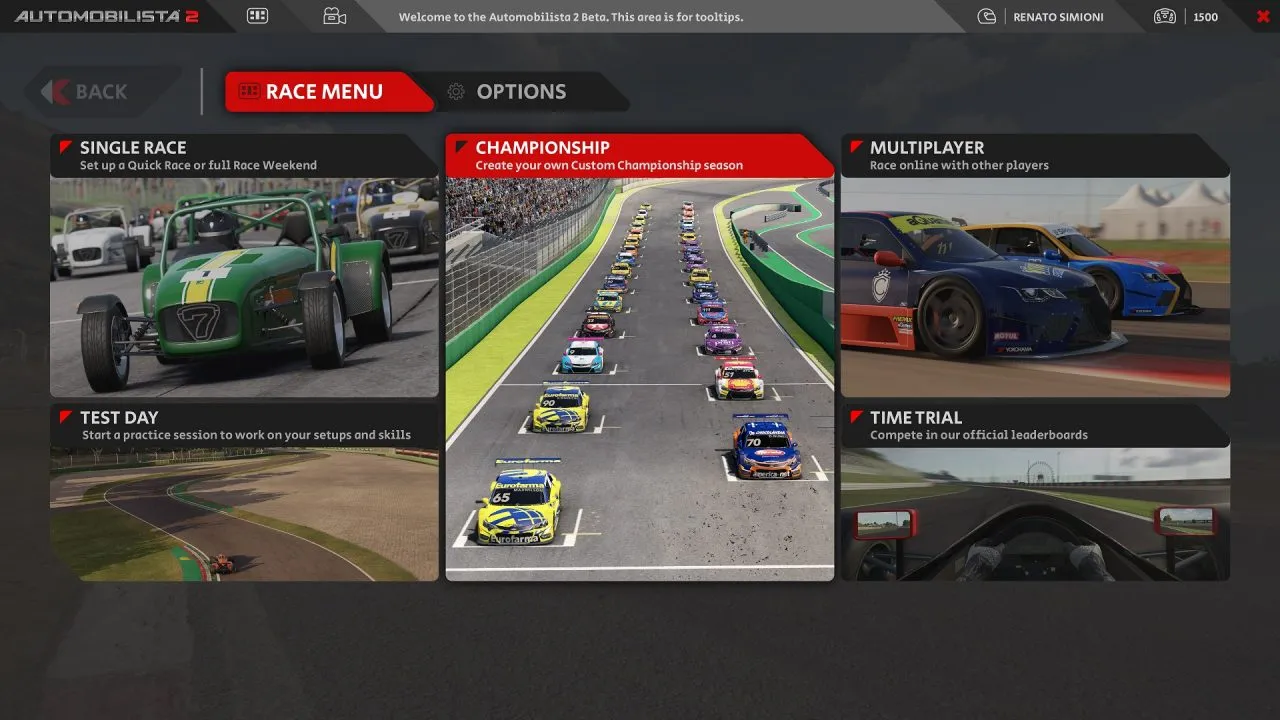
Task: Open the Options tab
Action: click(x=520, y=92)
